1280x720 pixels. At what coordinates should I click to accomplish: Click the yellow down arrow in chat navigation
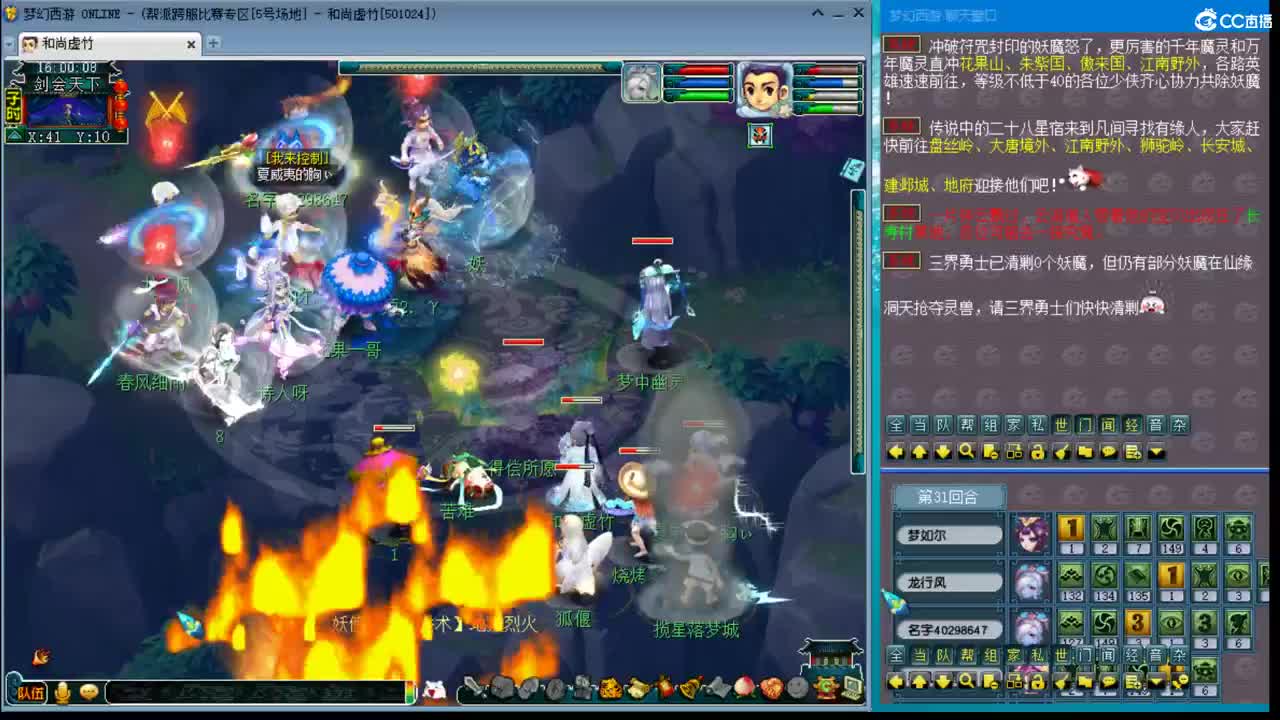(942, 452)
